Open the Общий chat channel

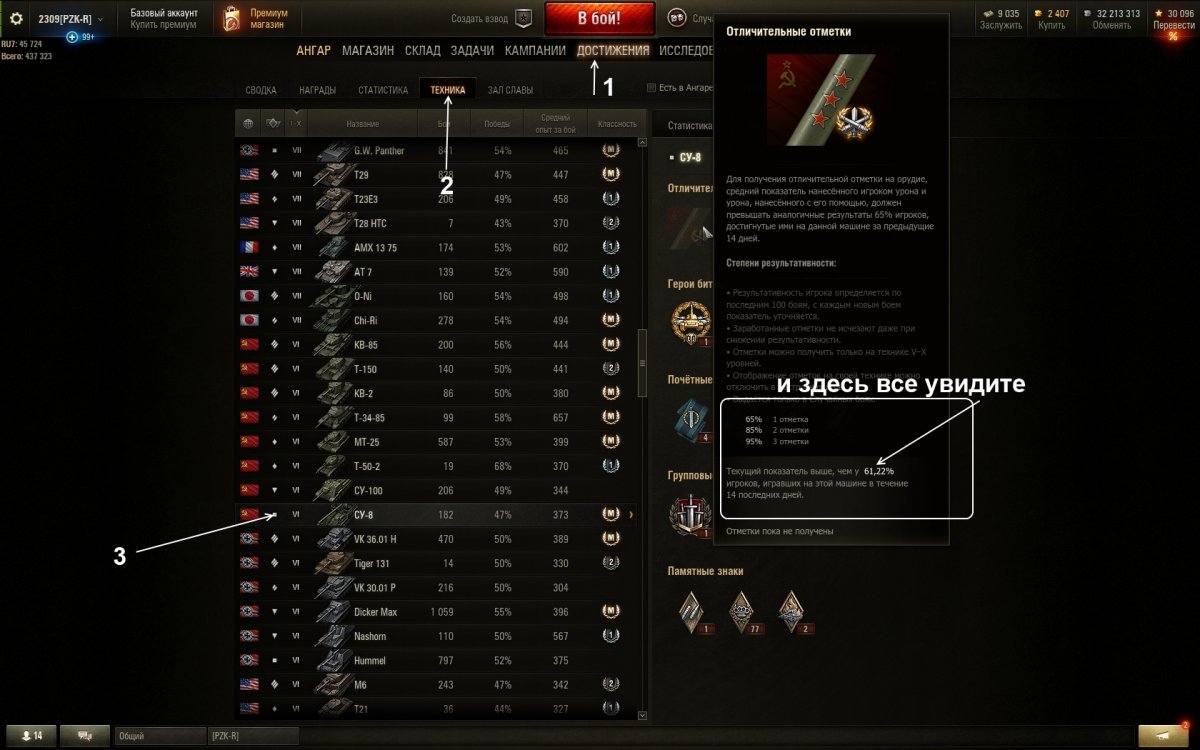[158, 736]
